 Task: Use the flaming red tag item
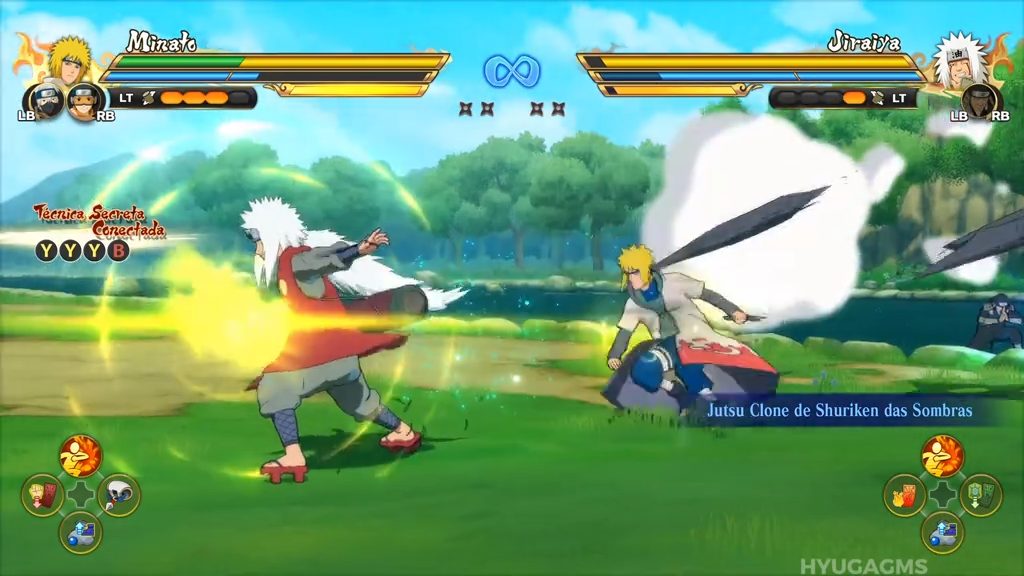point(904,495)
